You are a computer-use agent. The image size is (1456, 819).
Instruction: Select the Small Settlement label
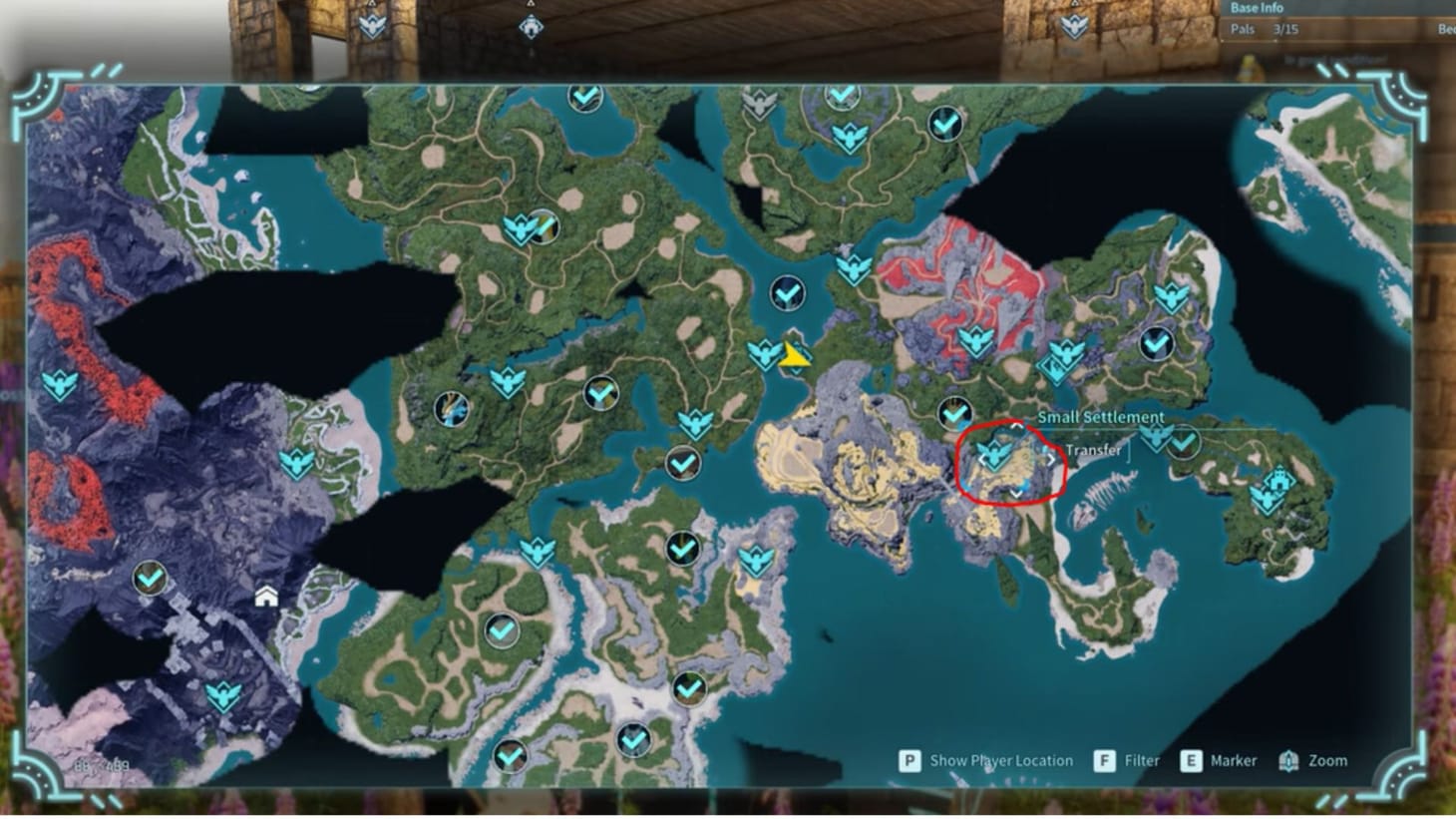point(1102,416)
